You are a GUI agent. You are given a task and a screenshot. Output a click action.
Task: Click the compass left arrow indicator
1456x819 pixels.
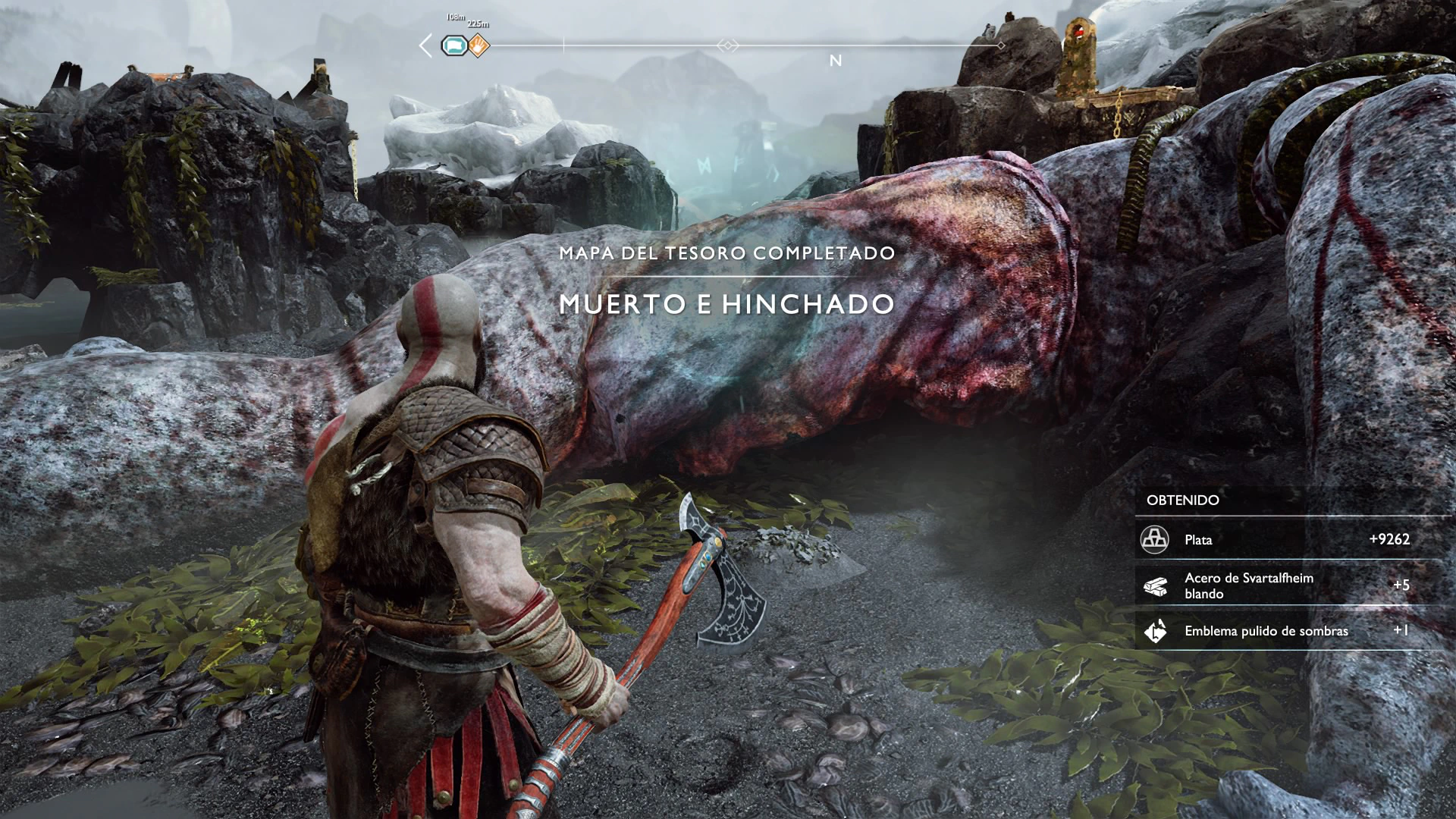(x=426, y=46)
